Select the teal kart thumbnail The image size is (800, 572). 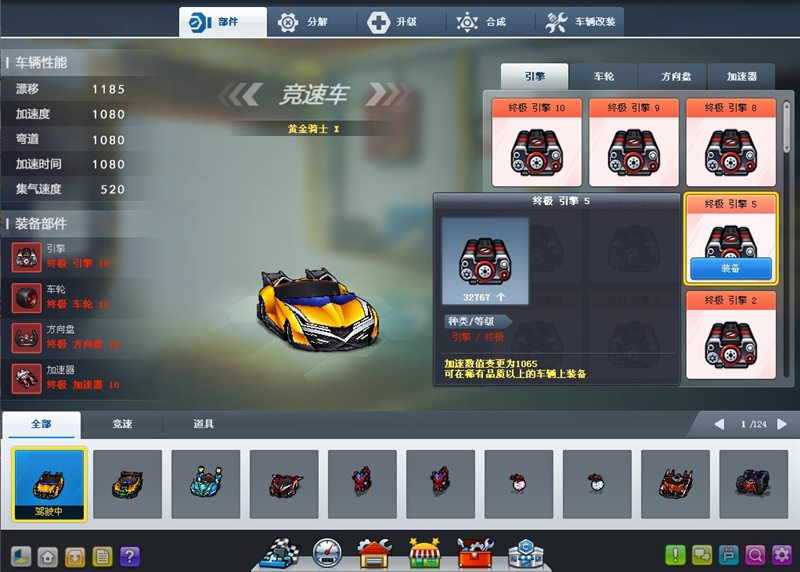[205, 483]
